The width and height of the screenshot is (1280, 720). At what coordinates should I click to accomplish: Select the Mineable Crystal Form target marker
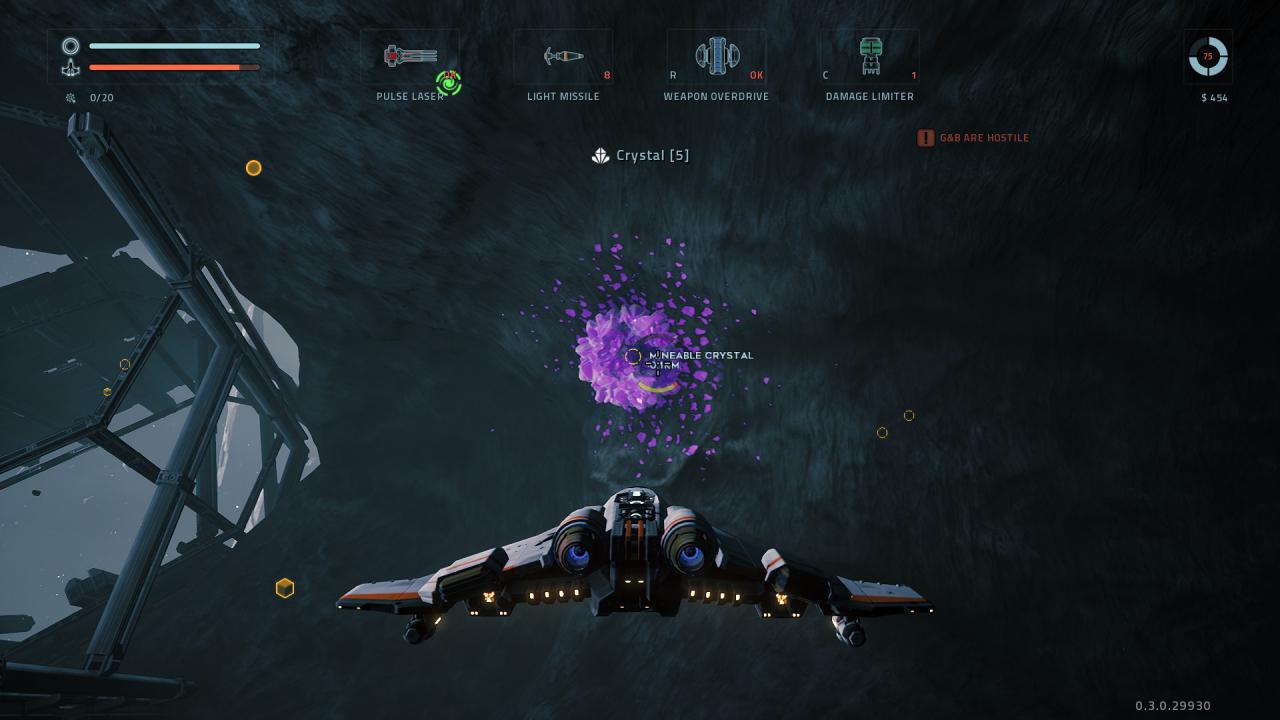[x=633, y=356]
